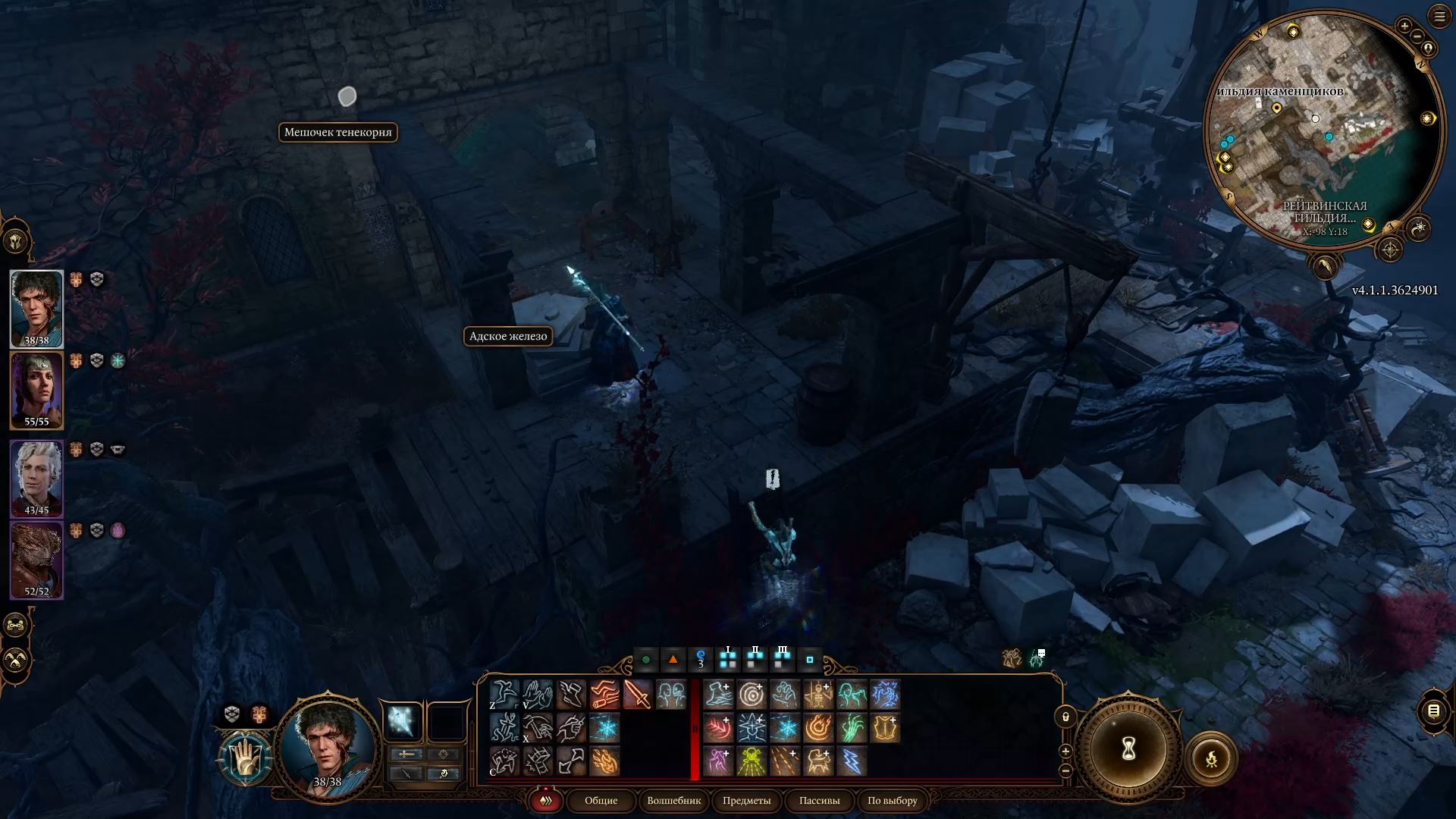
Task: Click the Мешочек тенекорня item label
Action: point(338,133)
